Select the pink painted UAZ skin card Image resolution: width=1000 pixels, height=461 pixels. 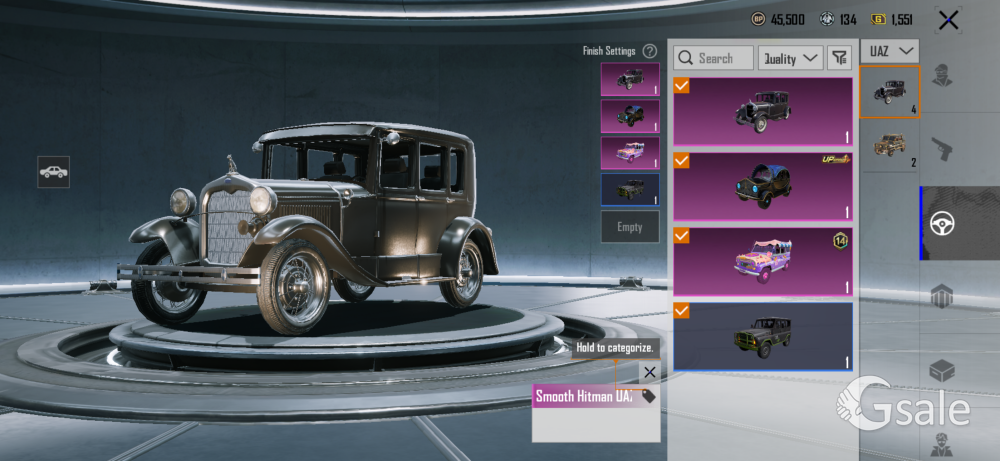(763, 261)
